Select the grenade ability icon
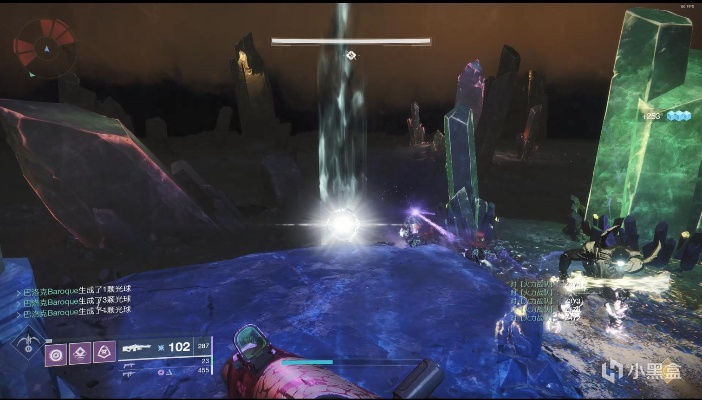The width and height of the screenshot is (702, 400). tap(57, 352)
